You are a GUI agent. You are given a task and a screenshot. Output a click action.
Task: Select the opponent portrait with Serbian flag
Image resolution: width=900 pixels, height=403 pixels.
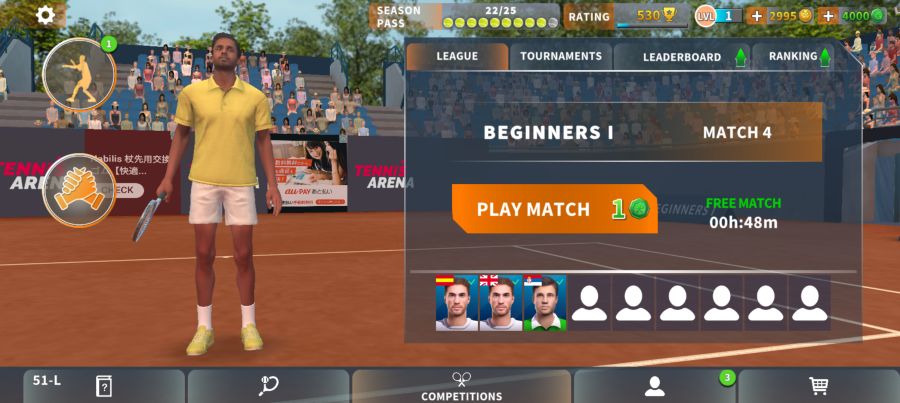[x=544, y=303]
